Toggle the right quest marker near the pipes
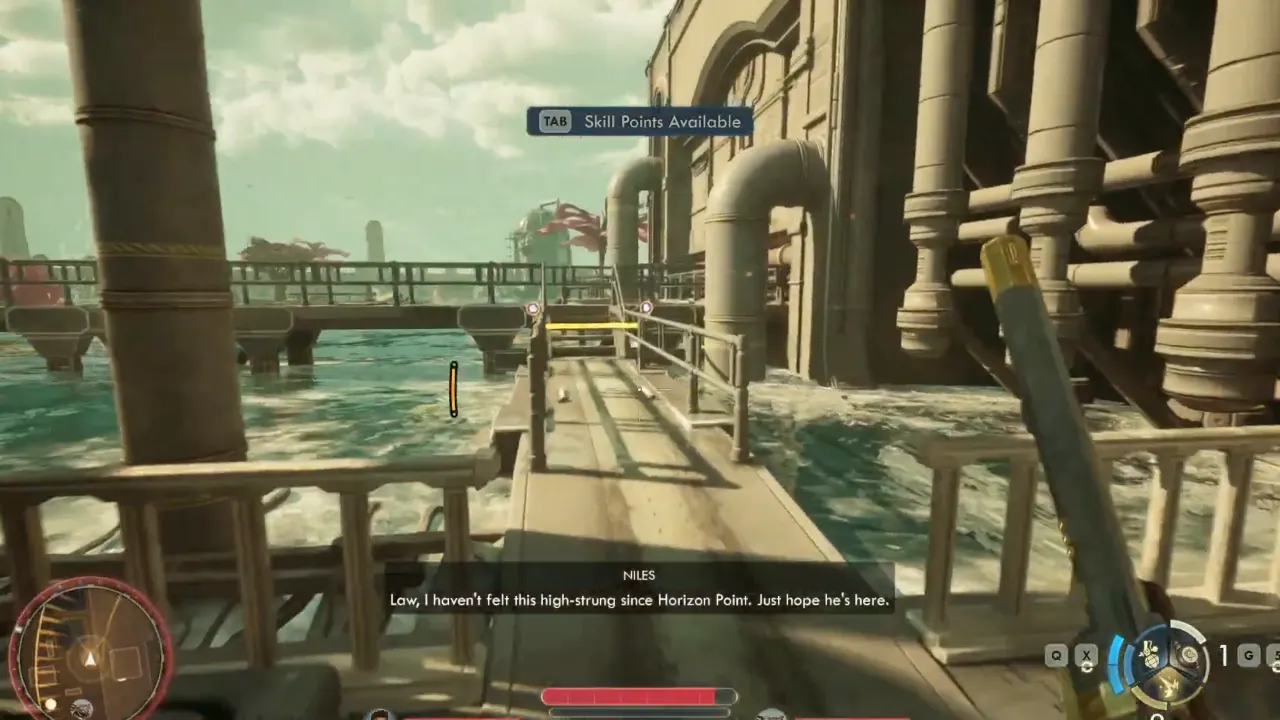1280x720 pixels. [x=645, y=308]
